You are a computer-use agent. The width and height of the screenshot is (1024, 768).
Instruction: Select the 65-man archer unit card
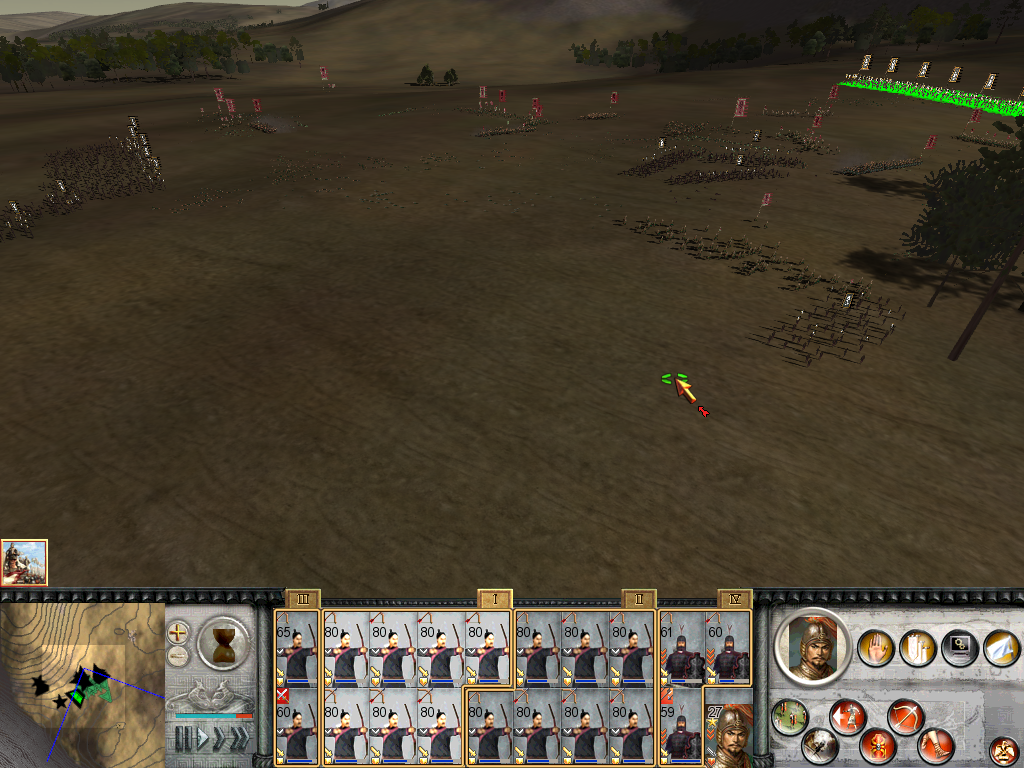[297, 648]
